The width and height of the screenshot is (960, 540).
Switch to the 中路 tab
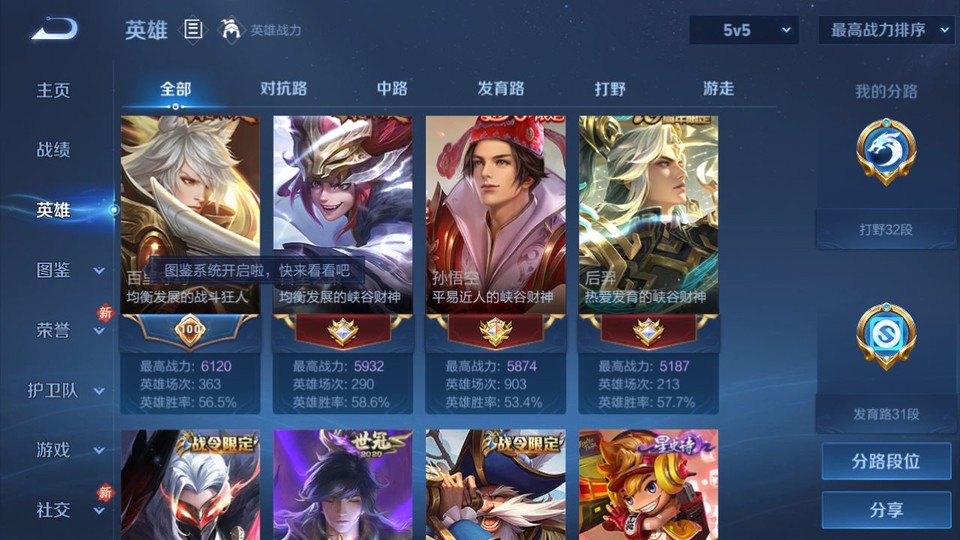392,88
